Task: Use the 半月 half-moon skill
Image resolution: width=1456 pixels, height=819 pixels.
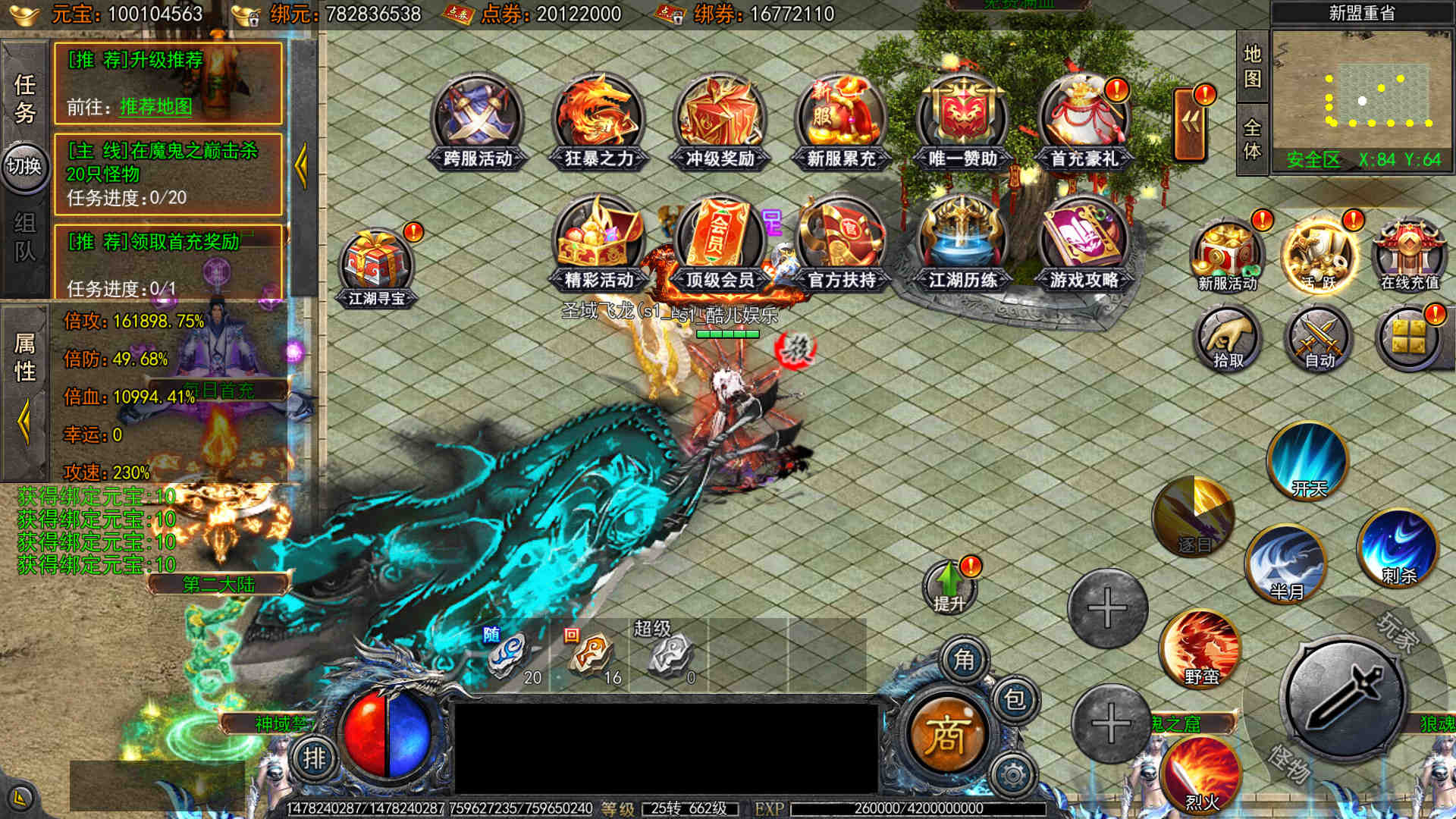Action: tap(1285, 563)
